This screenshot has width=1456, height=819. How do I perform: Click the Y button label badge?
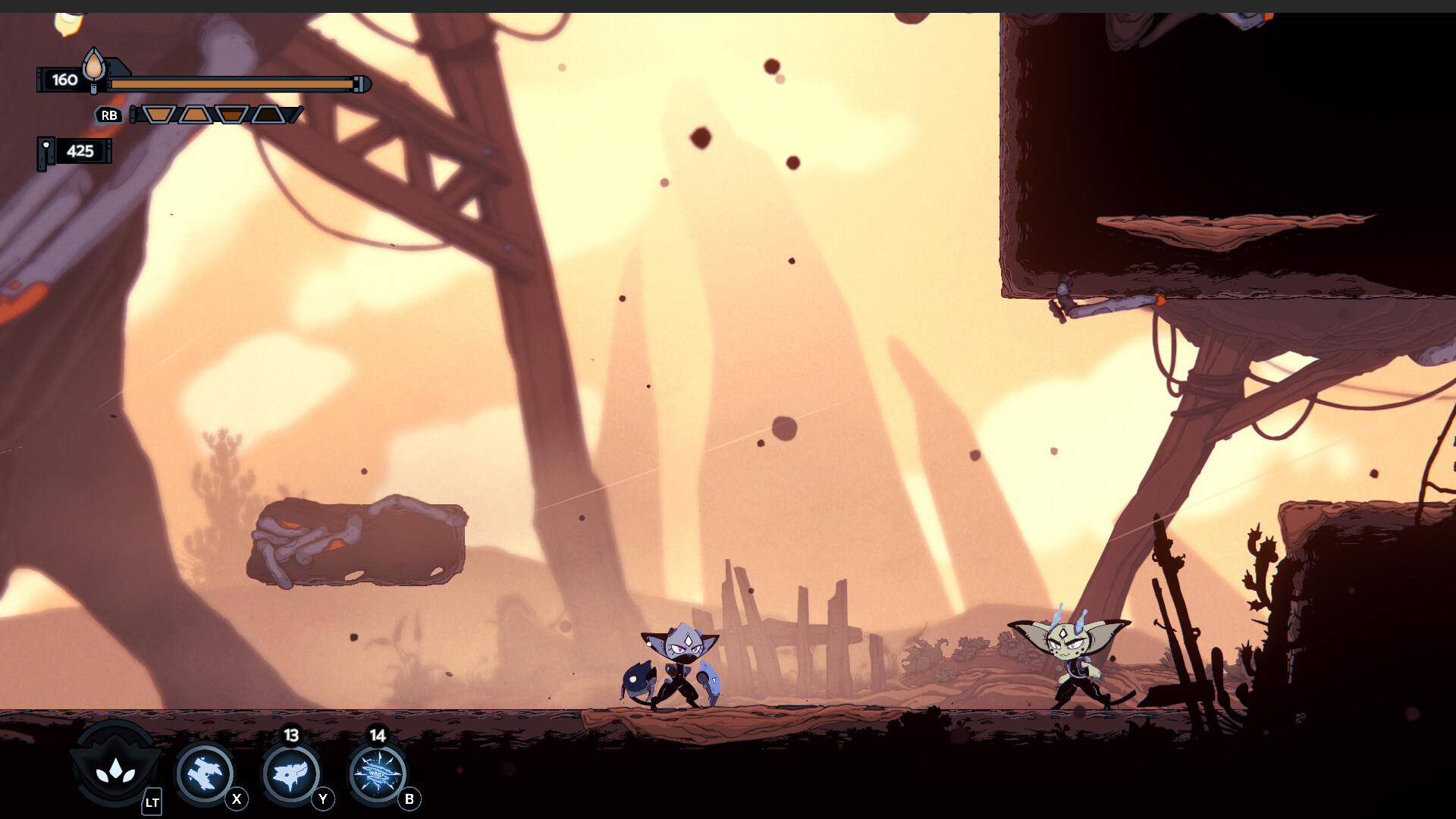click(322, 798)
